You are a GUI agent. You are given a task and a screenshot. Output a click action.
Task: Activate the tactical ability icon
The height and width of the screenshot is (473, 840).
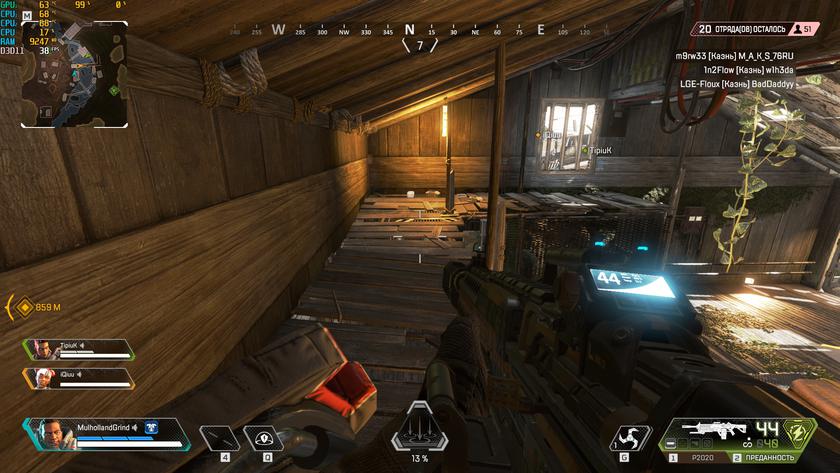coord(263,438)
